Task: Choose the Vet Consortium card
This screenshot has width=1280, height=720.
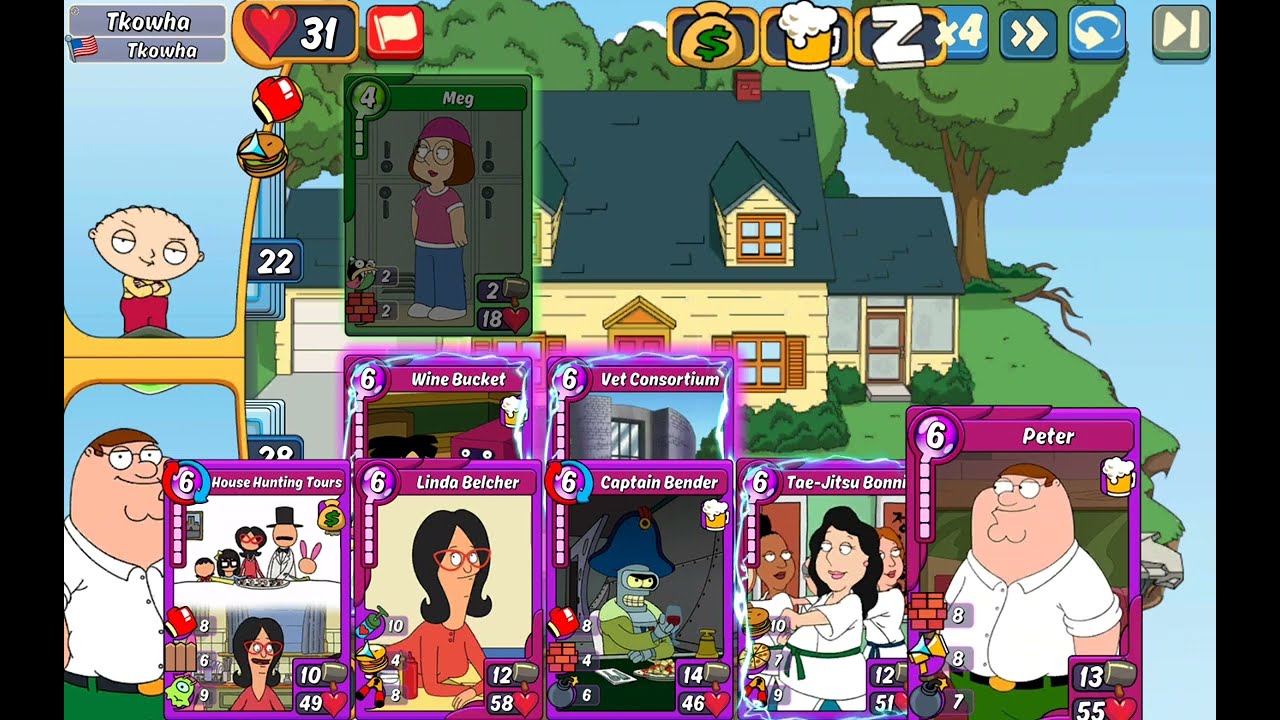Action: [640, 410]
